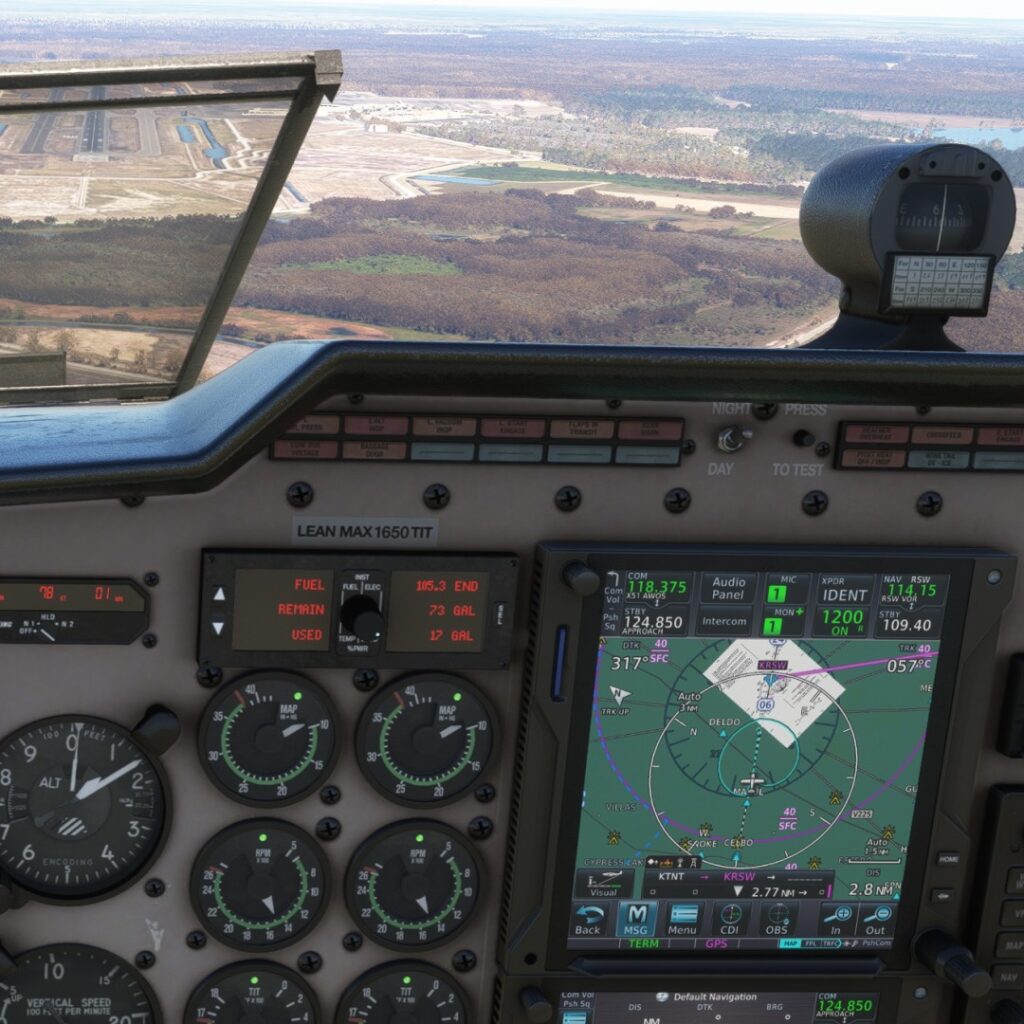
Task: Click the HOME key beside the GTN
Action: click(x=947, y=859)
